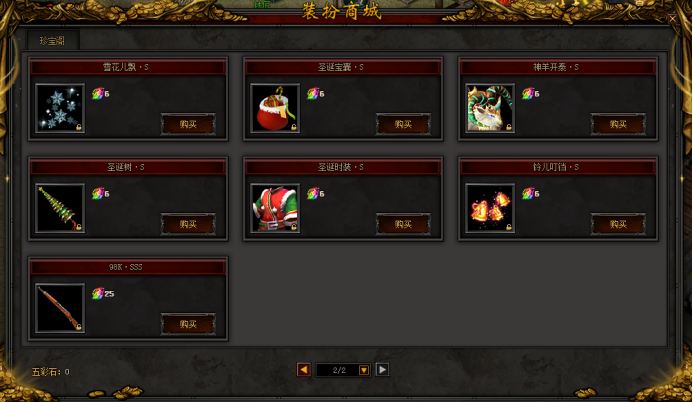The image size is (693, 402).
Task: Buy the 圣诞时装·S outfit
Action: 403,224
